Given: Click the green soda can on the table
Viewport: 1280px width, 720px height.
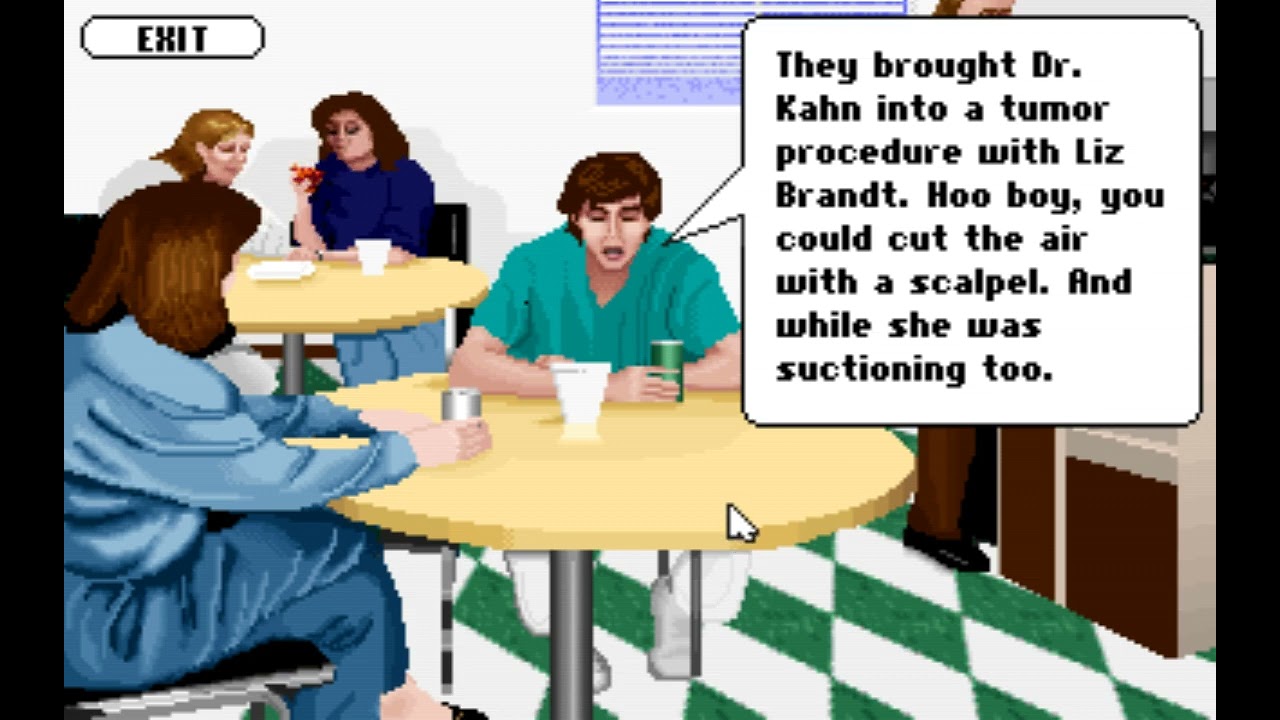Looking at the screenshot, I should (x=666, y=360).
